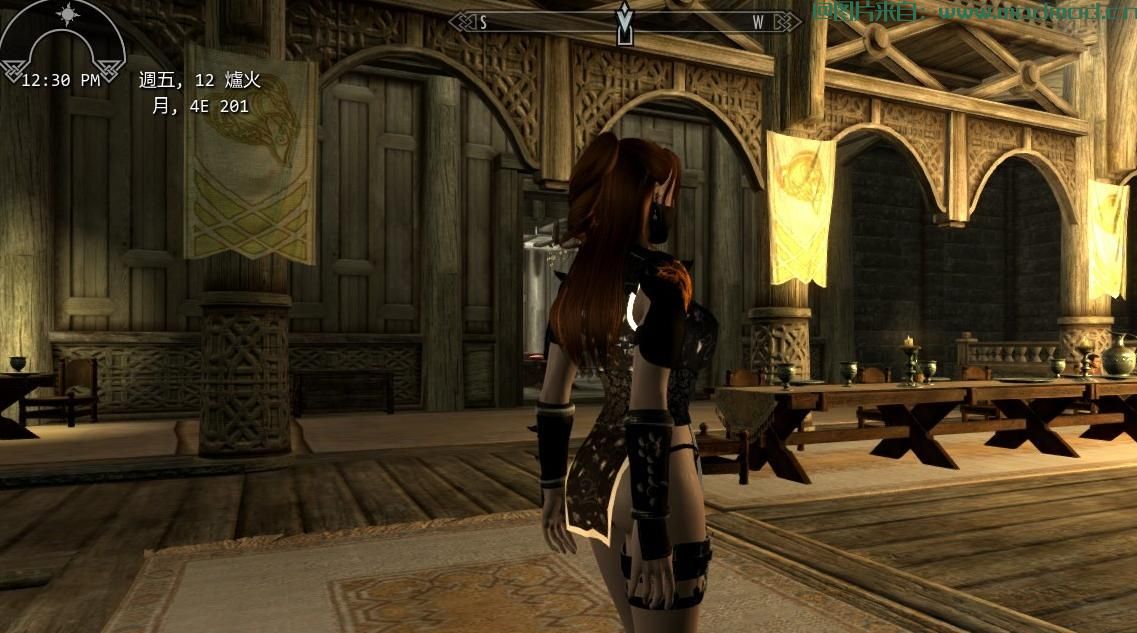1137x633 pixels.
Task: Select the marker on the compass
Action: tap(625, 22)
